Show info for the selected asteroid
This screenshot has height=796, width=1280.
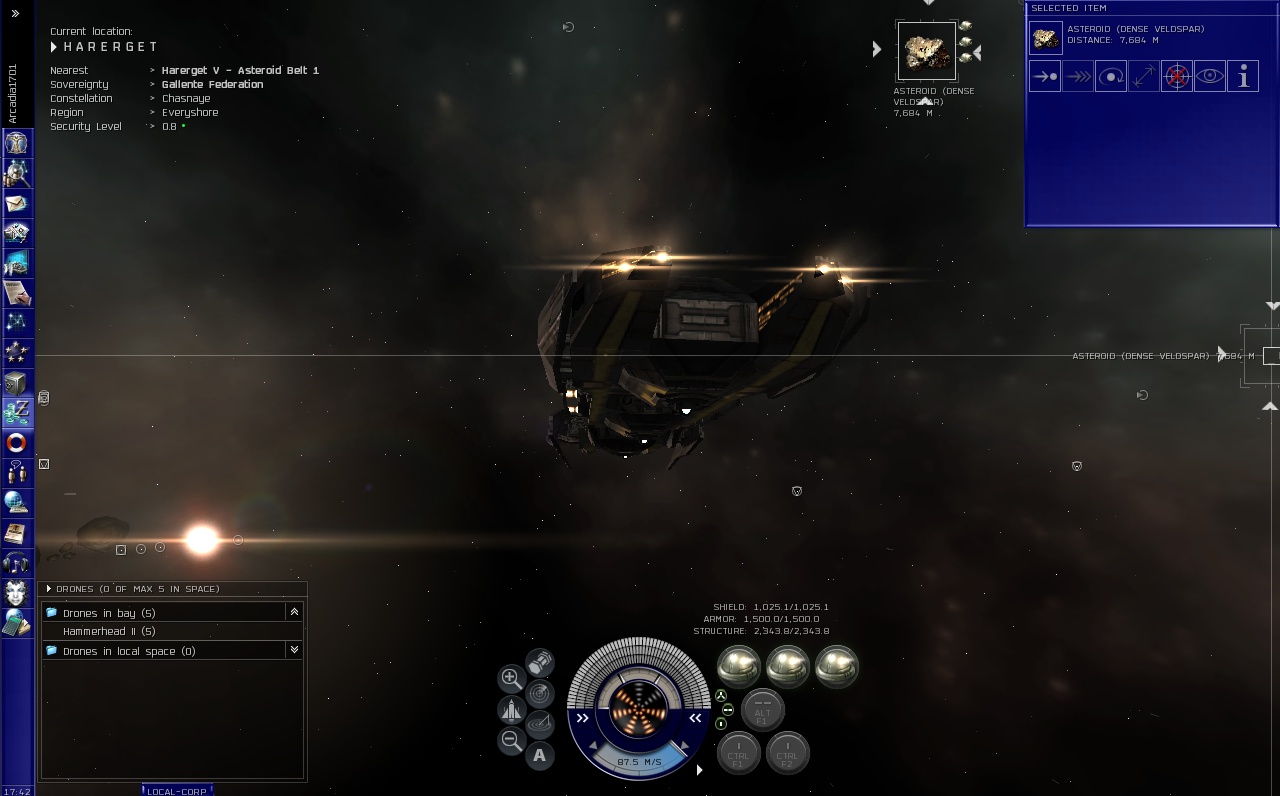point(1243,76)
